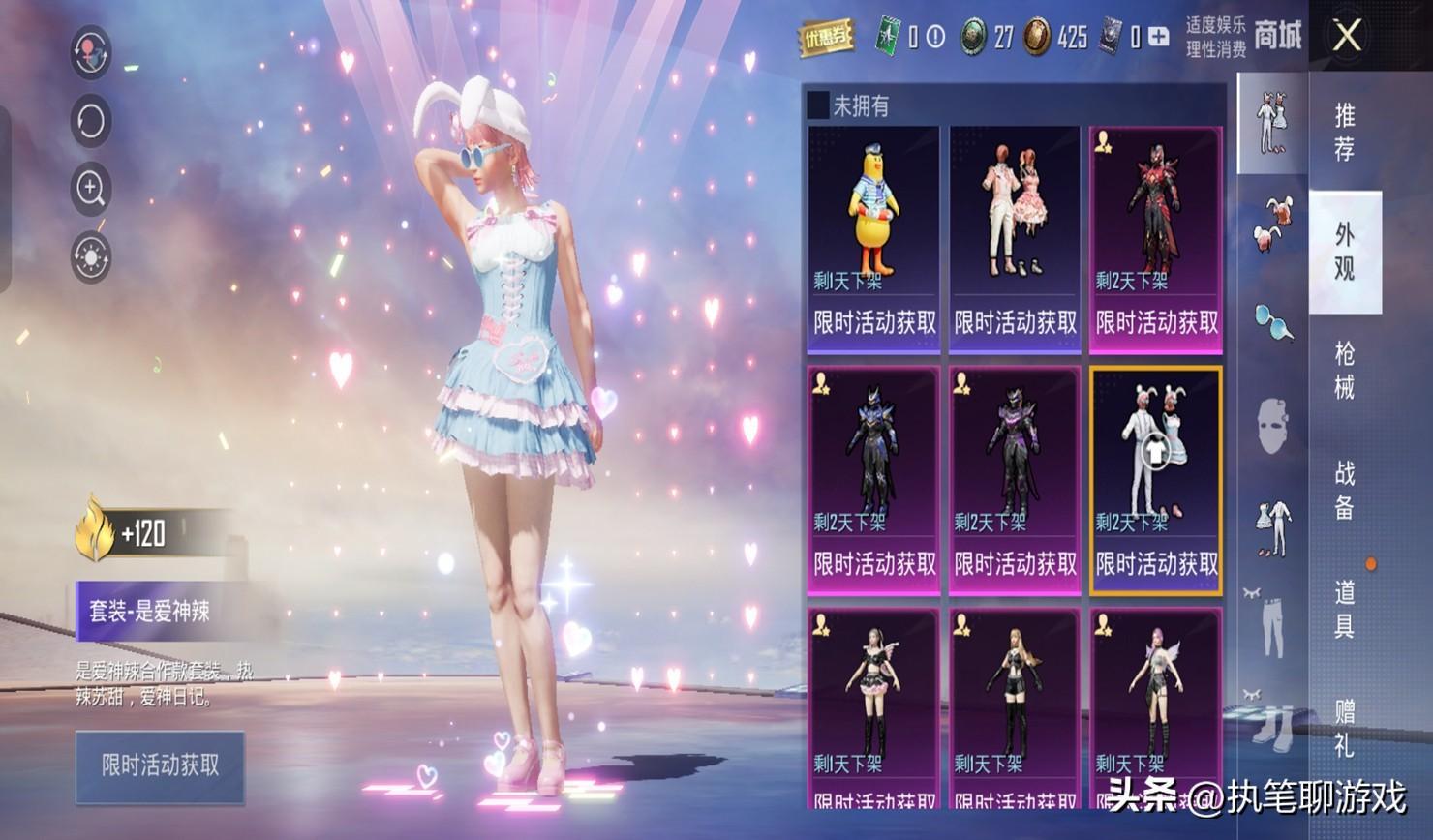This screenshot has width=1433, height=840.
Task: Click the magnifier zoom-in icon
Action: [x=91, y=189]
